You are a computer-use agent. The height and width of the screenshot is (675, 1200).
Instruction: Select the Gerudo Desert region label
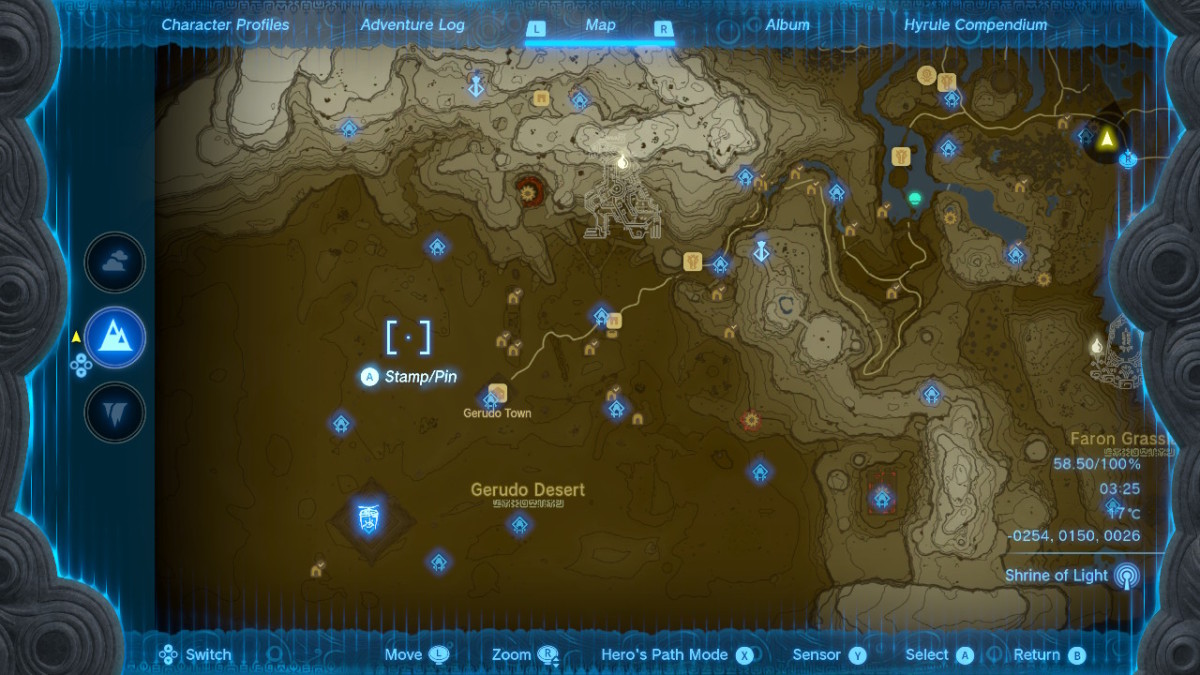coord(528,490)
